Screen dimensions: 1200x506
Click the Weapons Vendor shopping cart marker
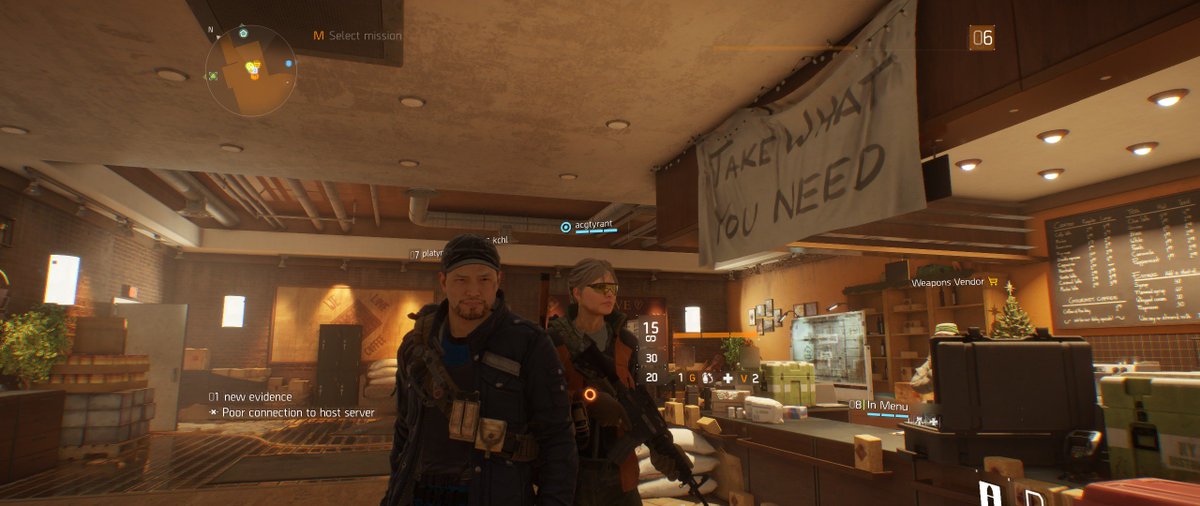(994, 283)
